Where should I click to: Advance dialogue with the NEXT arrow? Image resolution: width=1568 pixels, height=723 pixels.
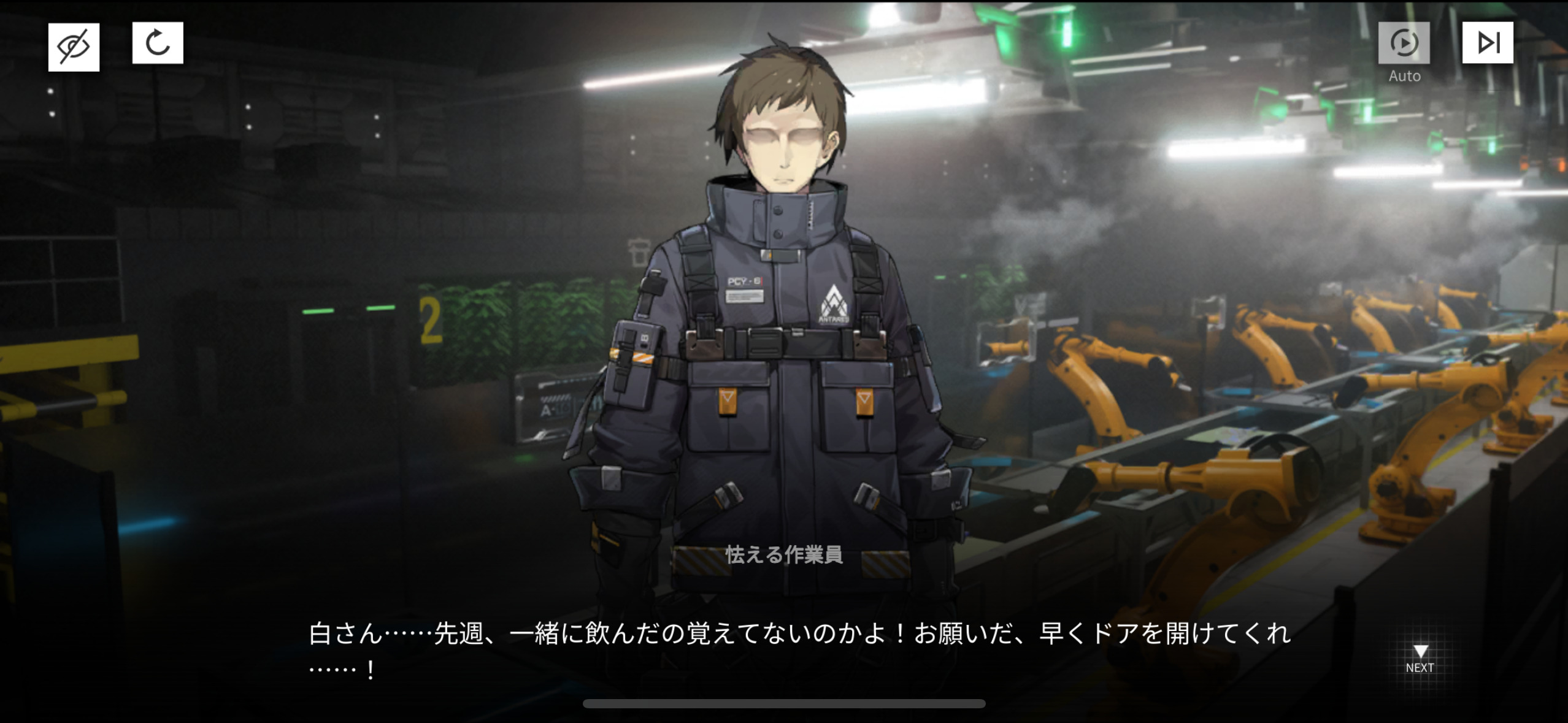(x=1420, y=658)
